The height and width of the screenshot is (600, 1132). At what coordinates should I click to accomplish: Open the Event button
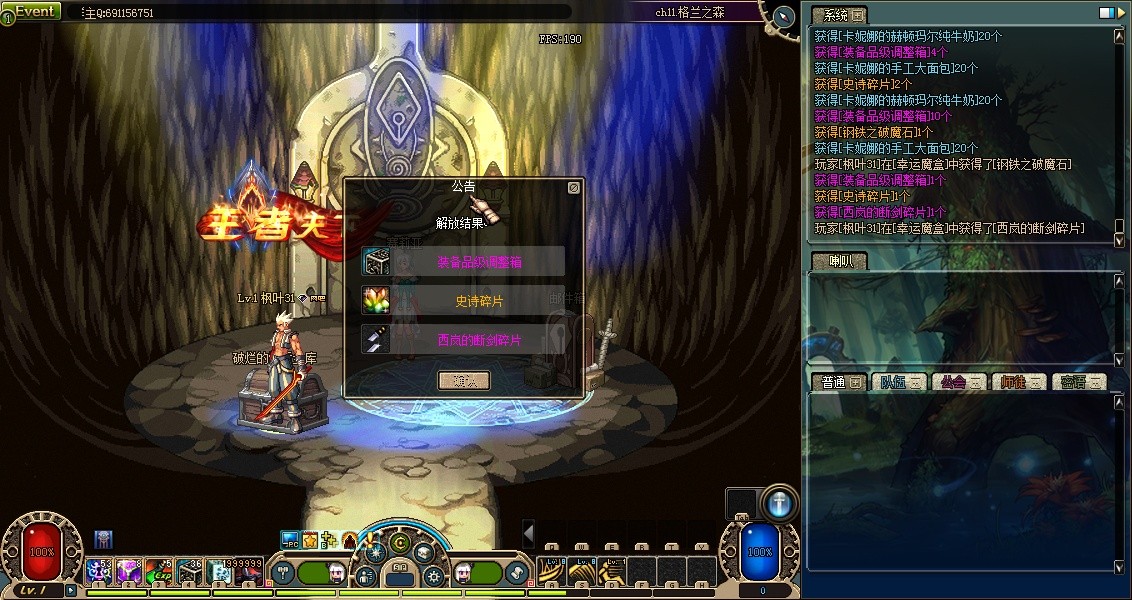click(34, 11)
